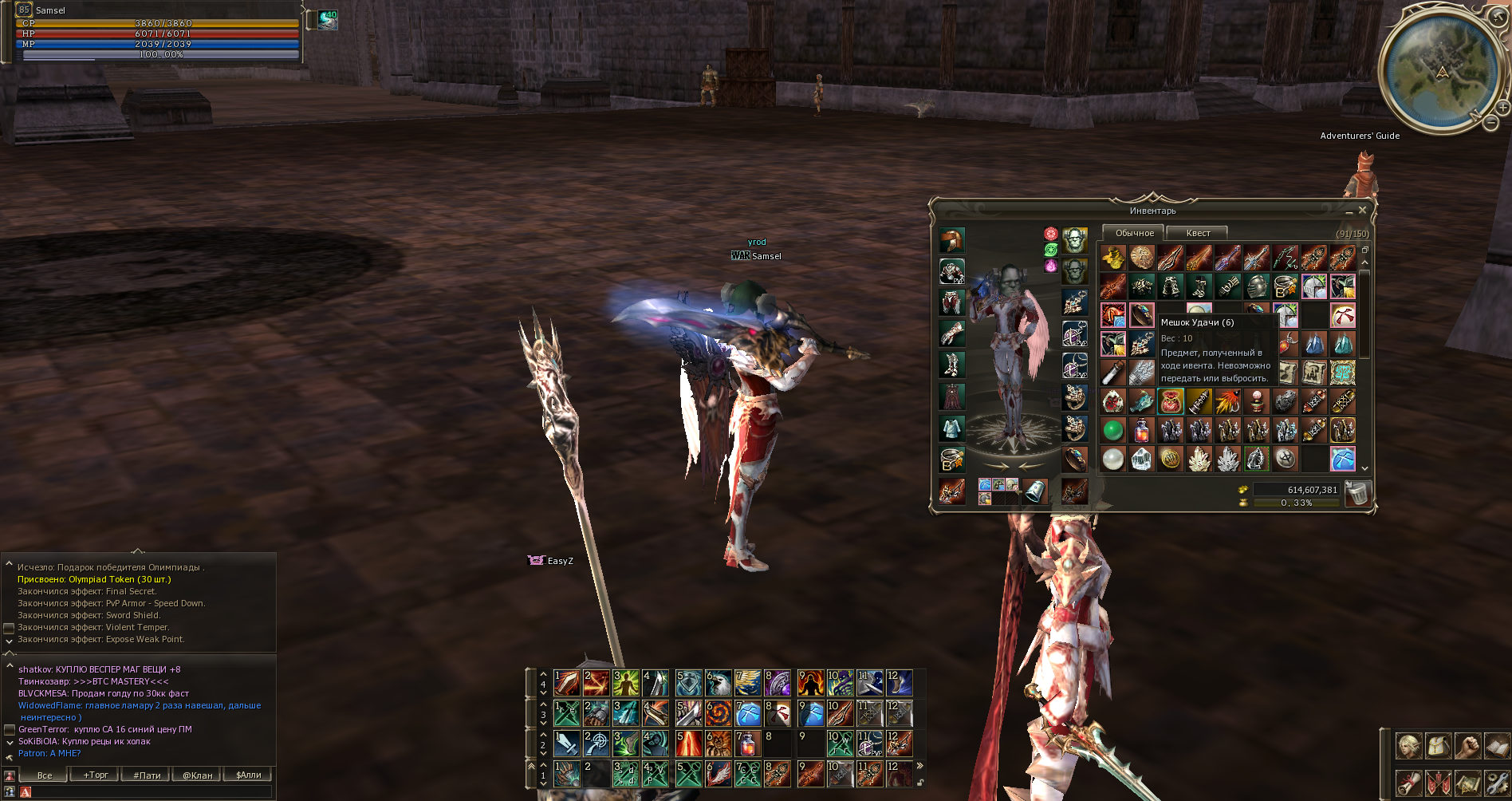Switch chat to the @Клан tab
1512x801 pixels.
(197, 775)
